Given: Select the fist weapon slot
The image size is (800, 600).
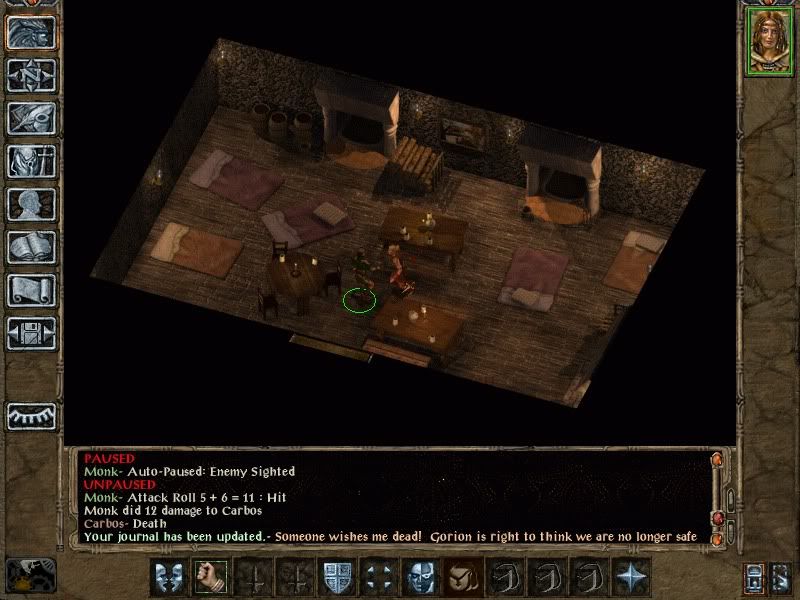Looking at the screenshot, I should click(x=209, y=577).
